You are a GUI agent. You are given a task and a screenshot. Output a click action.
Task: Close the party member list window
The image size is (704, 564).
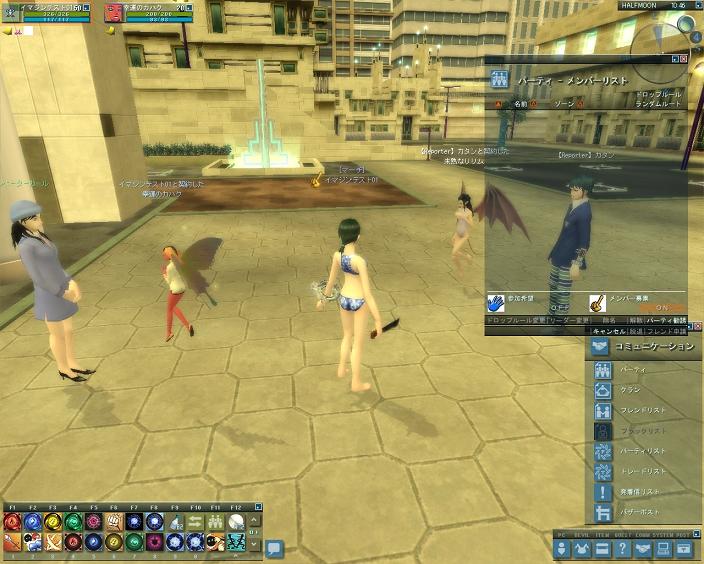[x=686, y=59]
